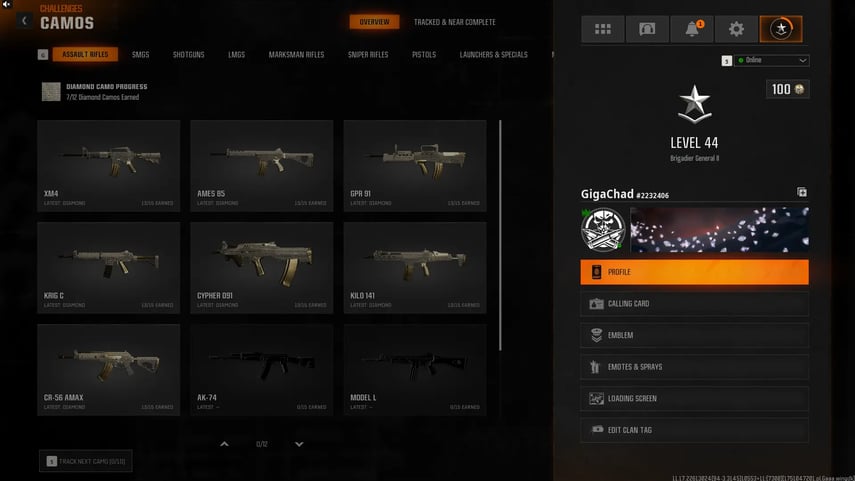855x481 pixels.
Task: Open settings via the gear icon
Action: click(x=736, y=29)
